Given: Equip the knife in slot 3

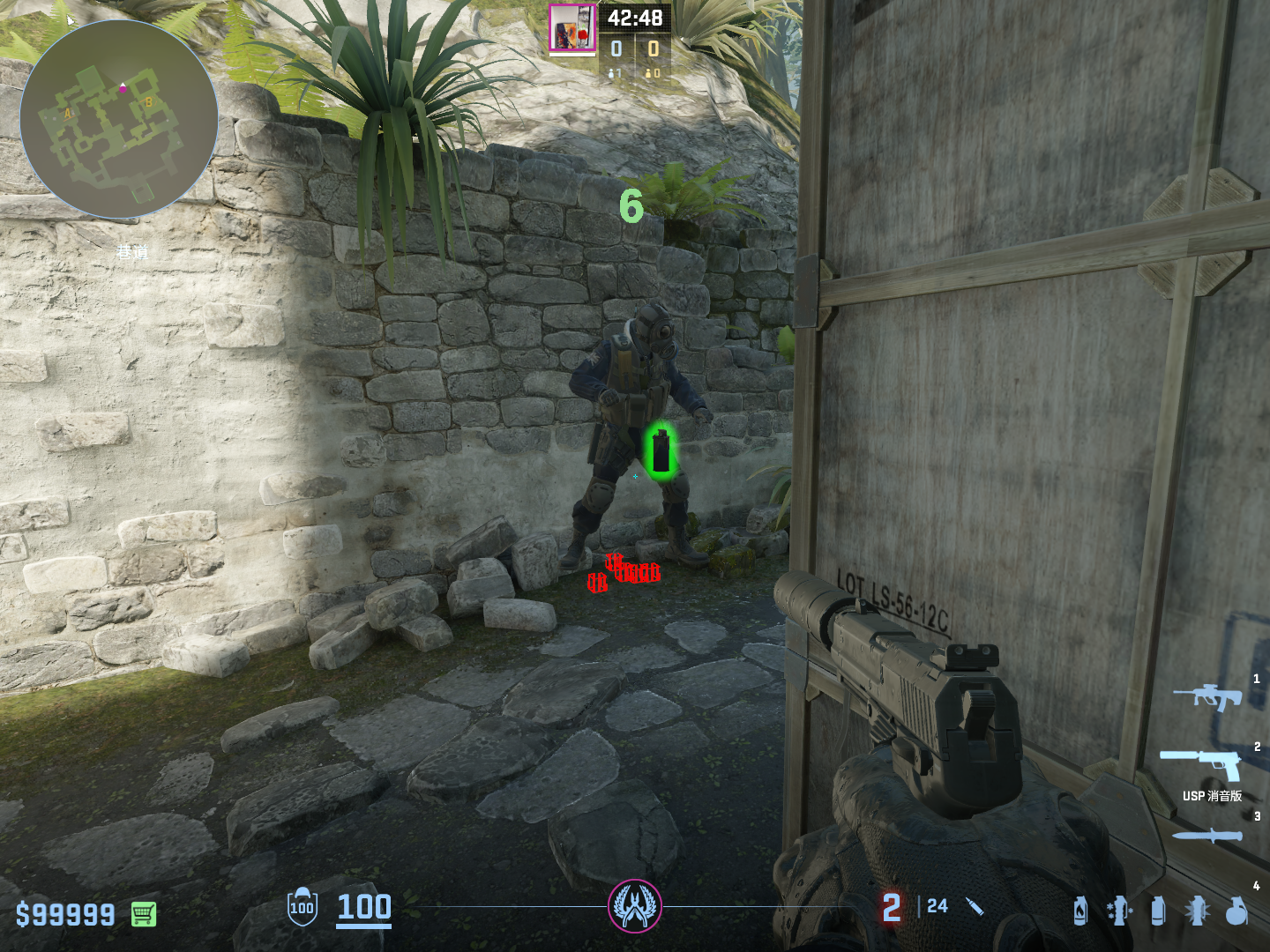Looking at the screenshot, I should [1206, 835].
